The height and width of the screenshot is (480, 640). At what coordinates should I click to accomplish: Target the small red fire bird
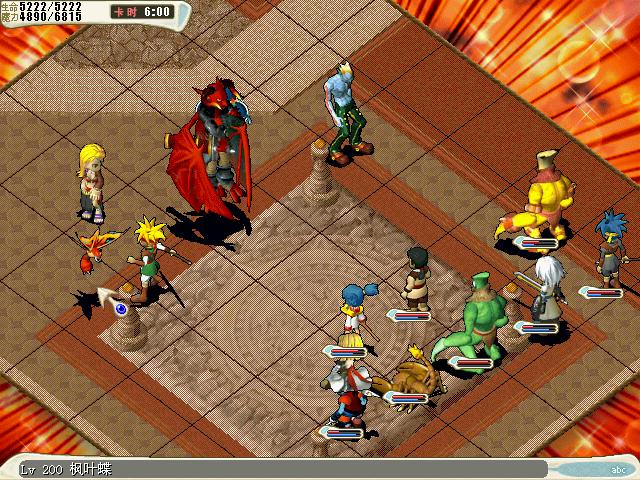101,247
